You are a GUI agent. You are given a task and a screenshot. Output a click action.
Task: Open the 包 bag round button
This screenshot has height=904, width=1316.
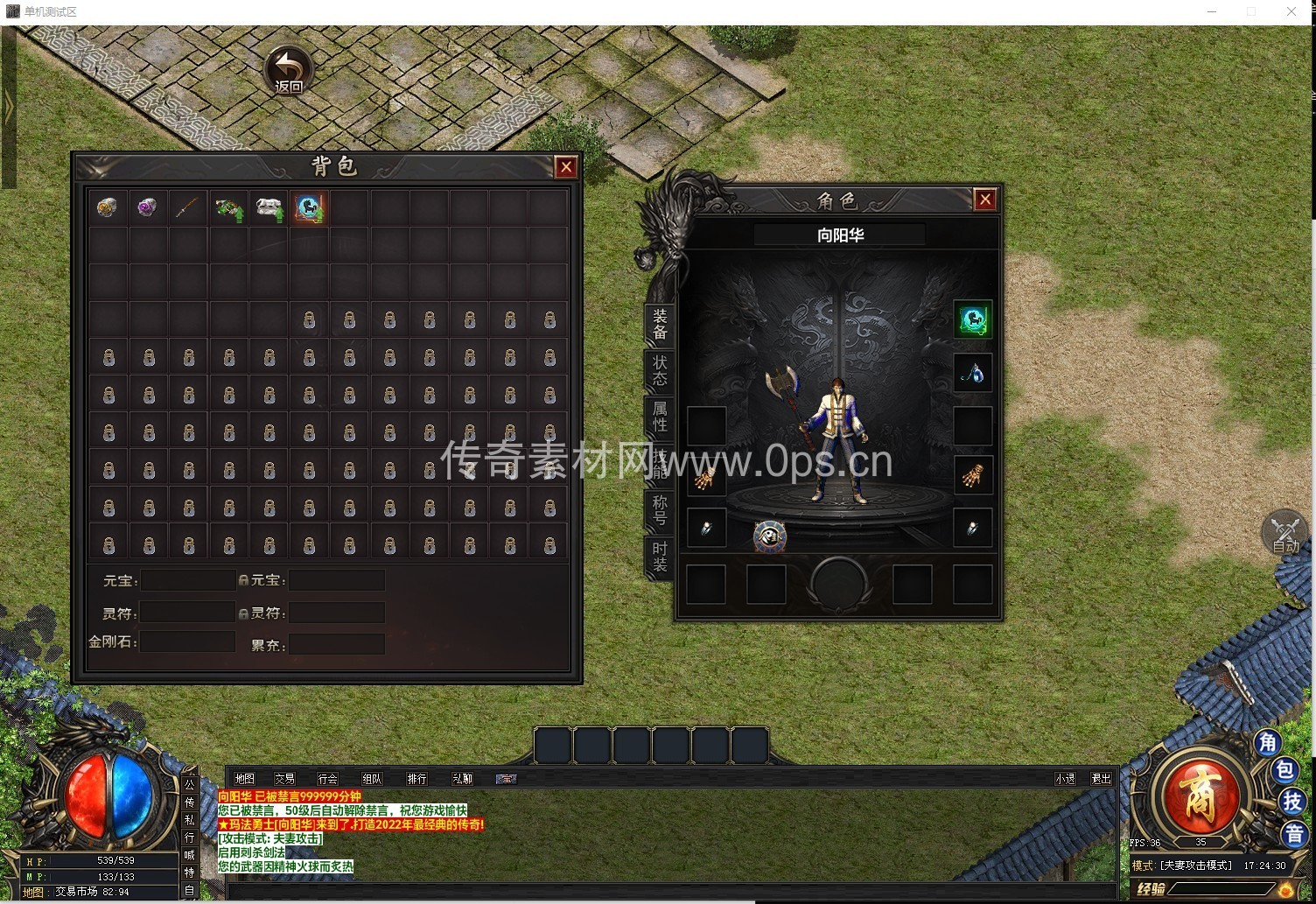pos(1284,770)
